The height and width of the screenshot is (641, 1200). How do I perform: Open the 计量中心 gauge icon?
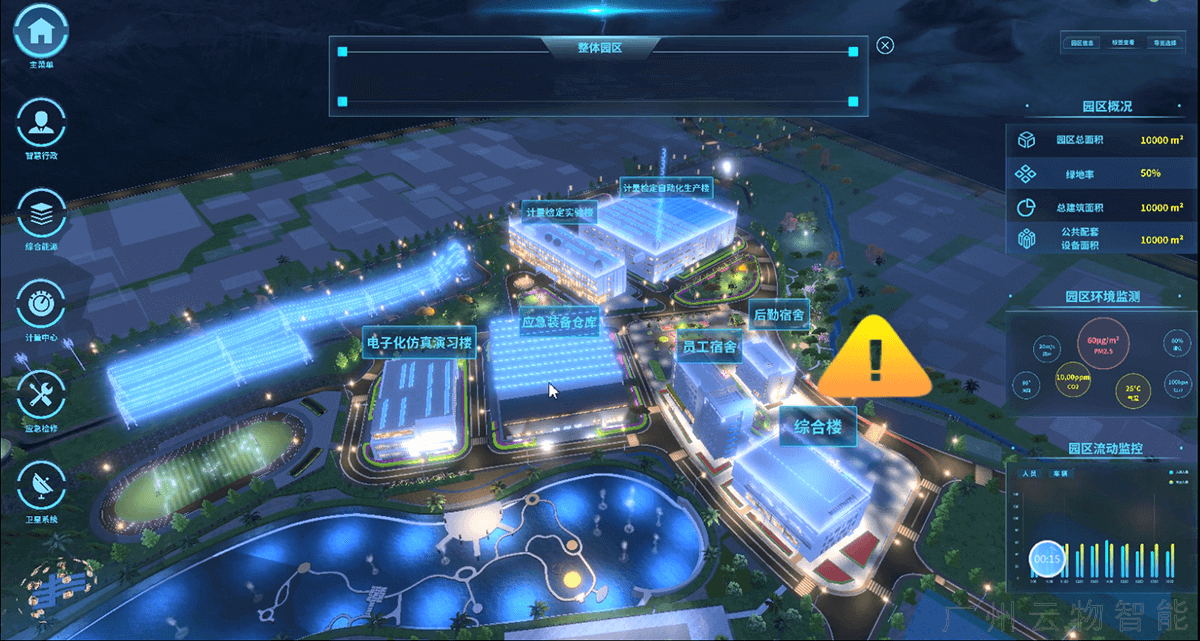tap(41, 302)
